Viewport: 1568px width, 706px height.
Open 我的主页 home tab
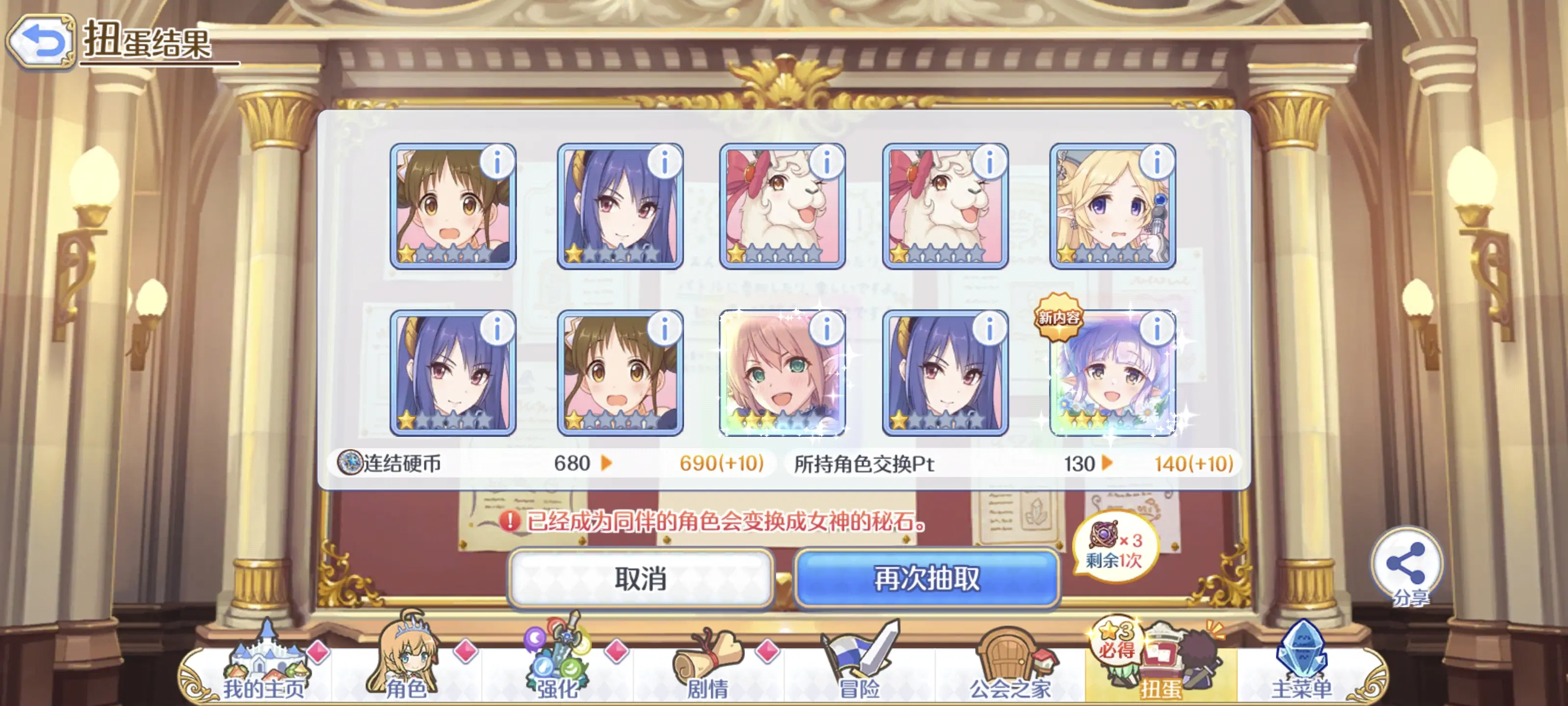tap(263, 668)
